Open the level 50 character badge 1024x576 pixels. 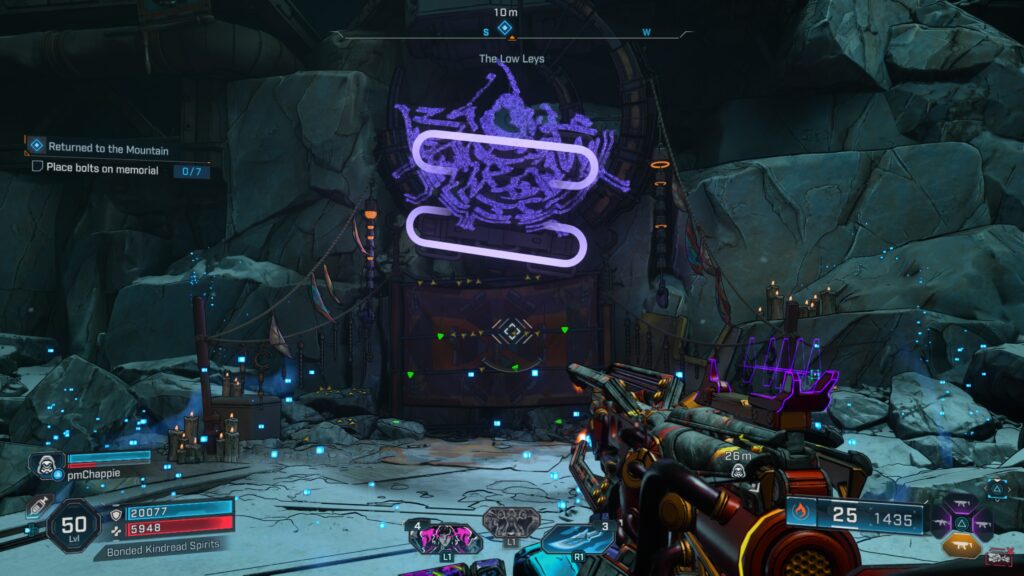[73, 525]
